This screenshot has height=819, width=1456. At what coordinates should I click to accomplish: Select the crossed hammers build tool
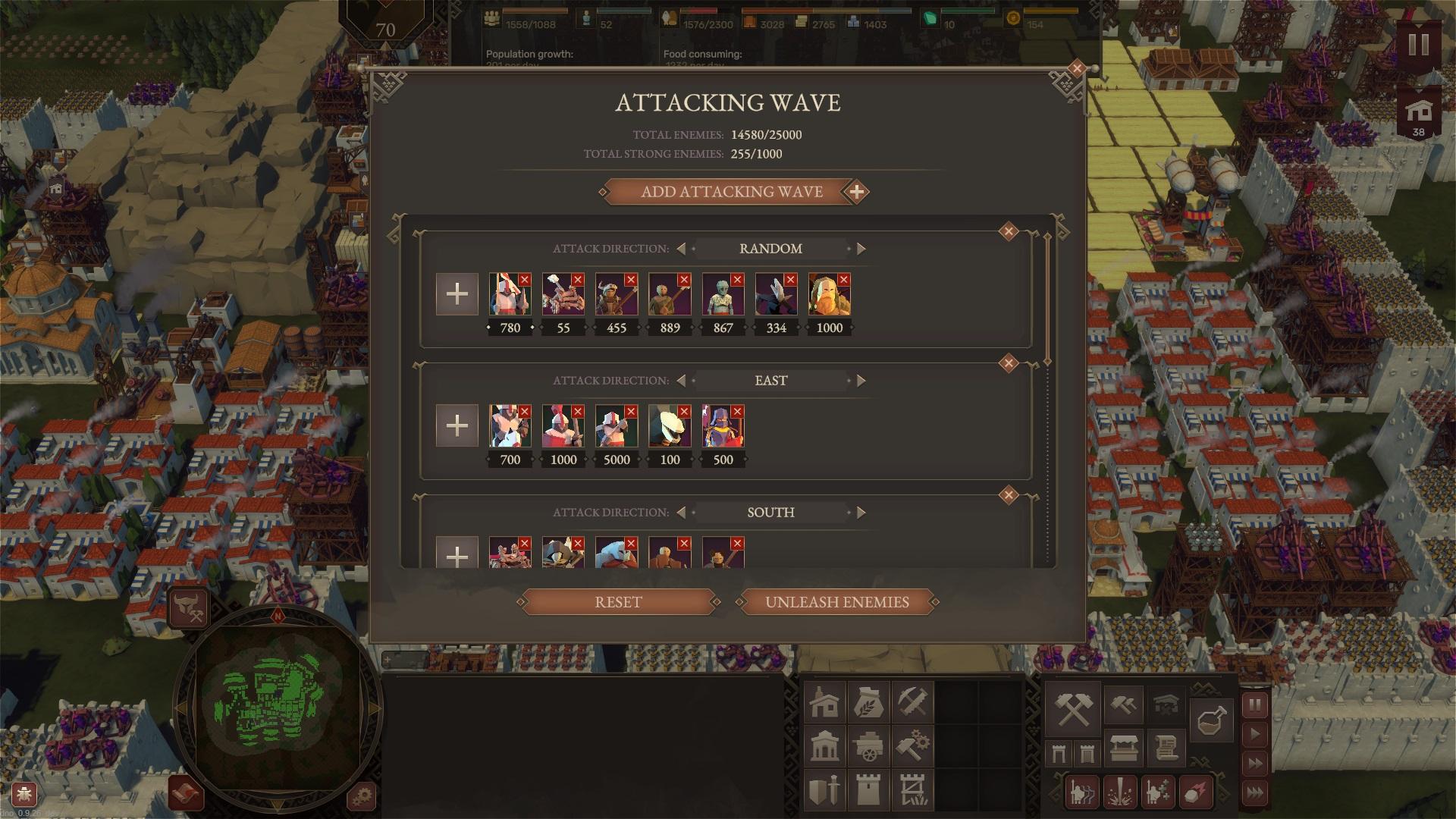1073,708
